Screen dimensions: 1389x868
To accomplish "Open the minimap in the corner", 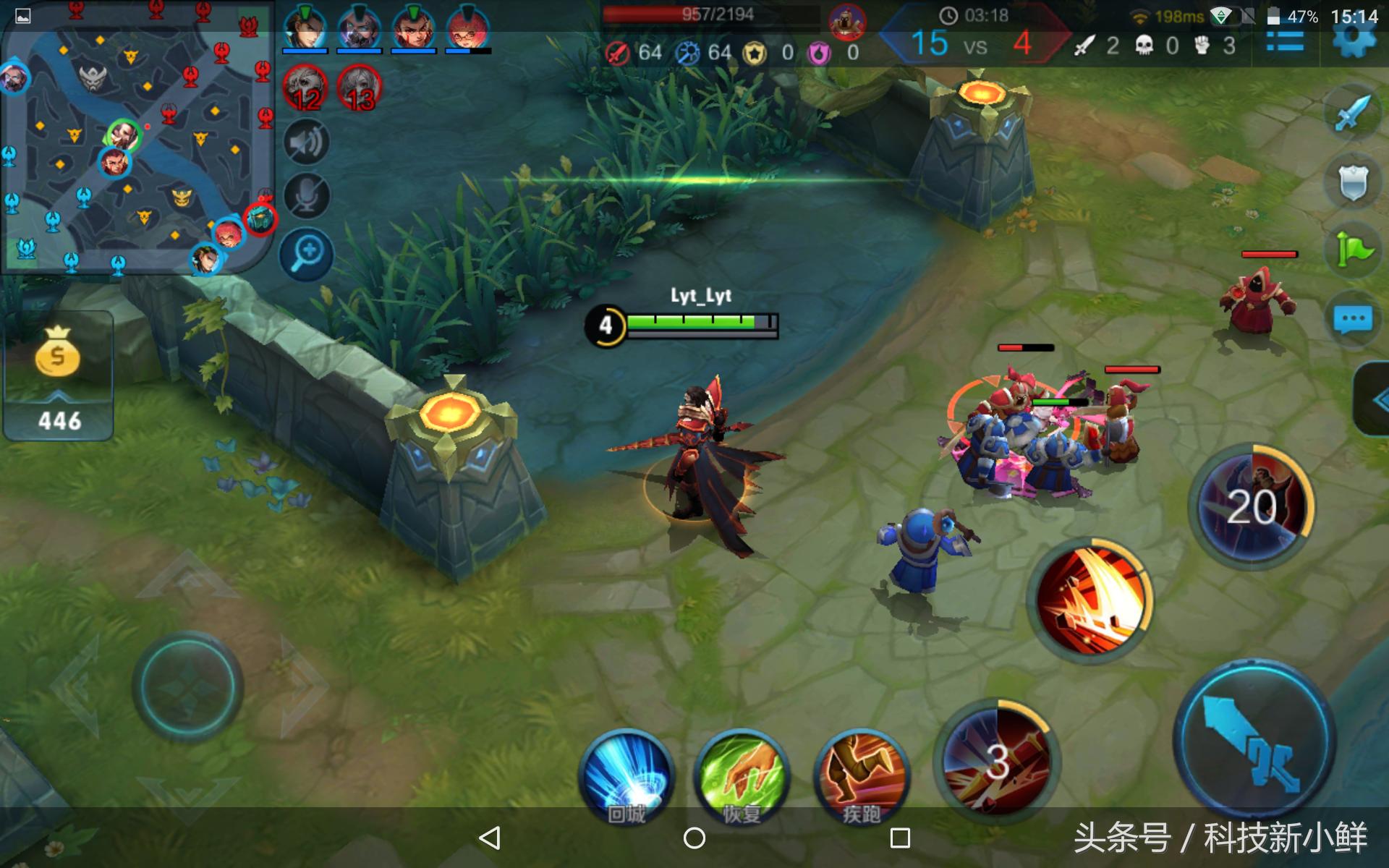I will coord(137,137).
